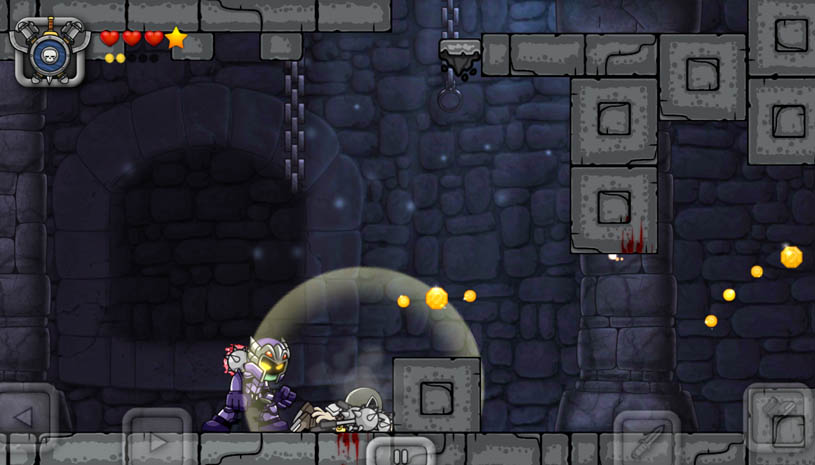Tap the move left arrow button
815x465 pixels.
click(24, 417)
